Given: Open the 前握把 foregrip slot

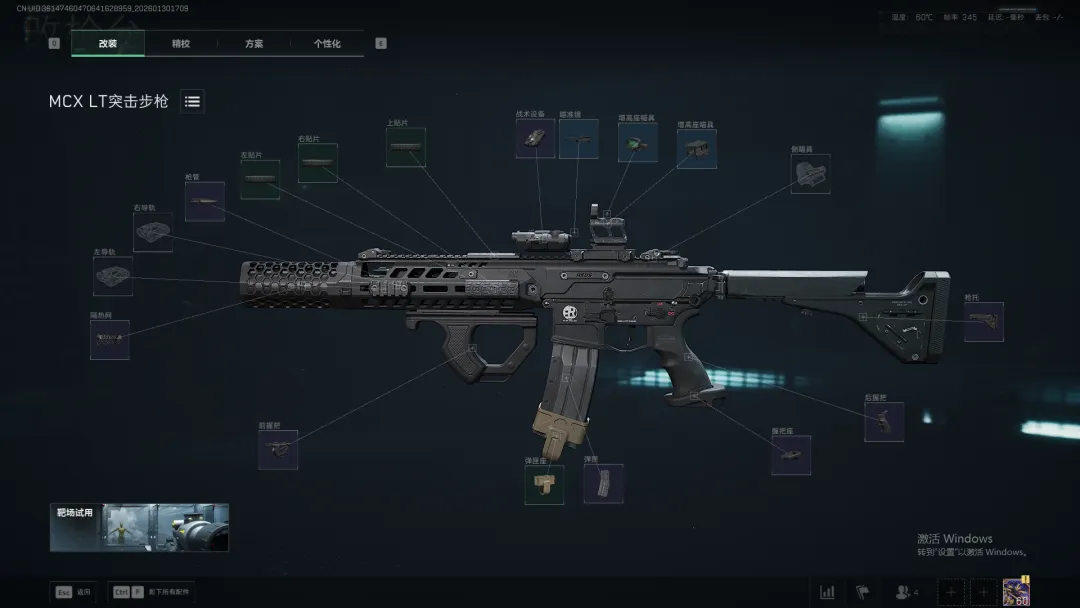Looking at the screenshot, I should click(x=278, y=450).
